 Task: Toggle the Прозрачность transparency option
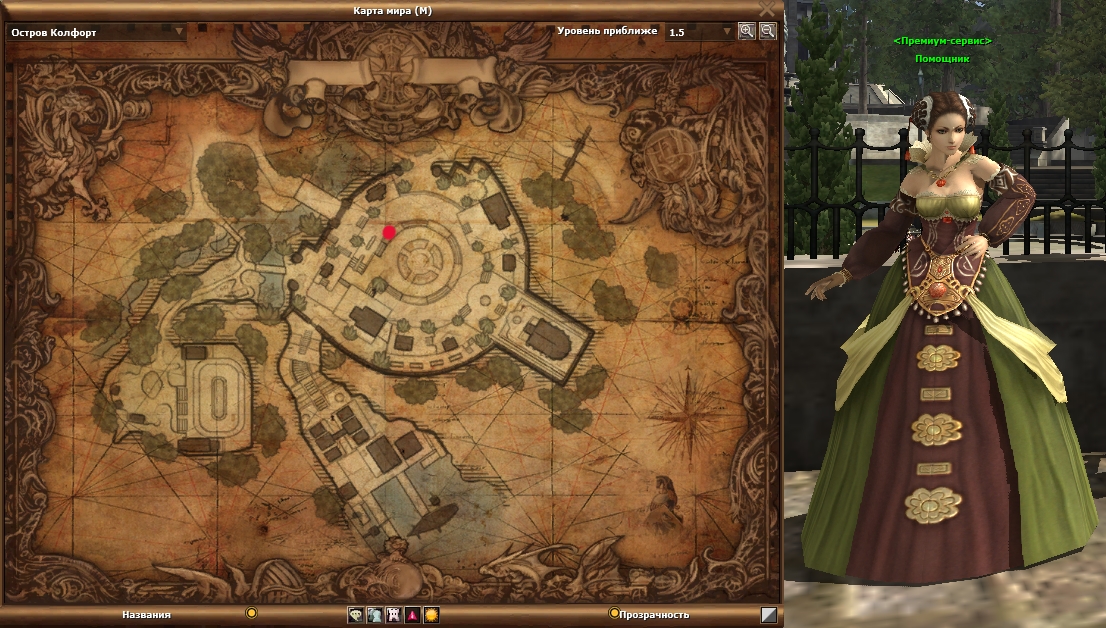tap(614, 614)
